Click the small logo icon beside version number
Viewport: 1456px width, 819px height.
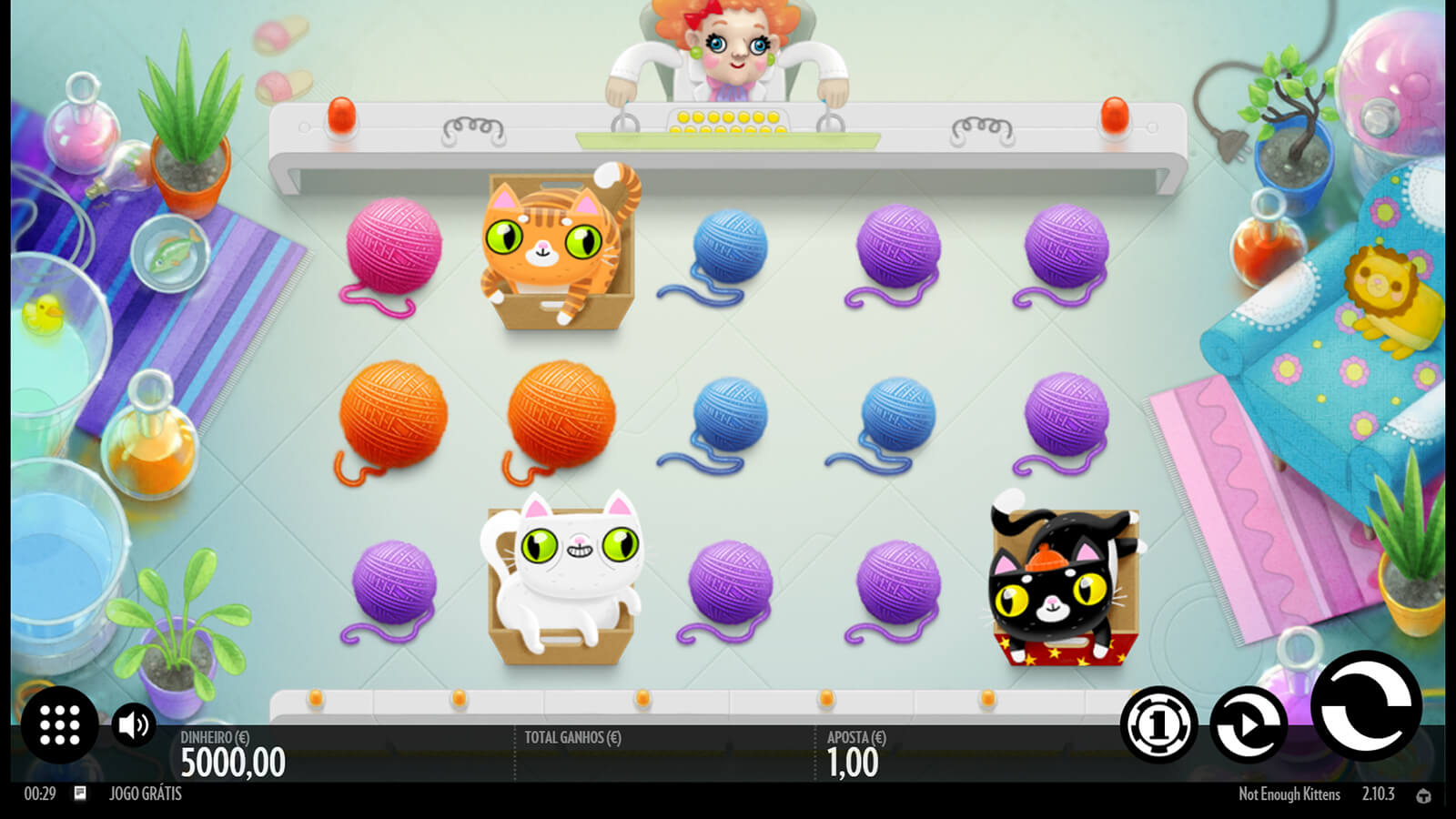pyautogui.click(x=1423, y=795)
